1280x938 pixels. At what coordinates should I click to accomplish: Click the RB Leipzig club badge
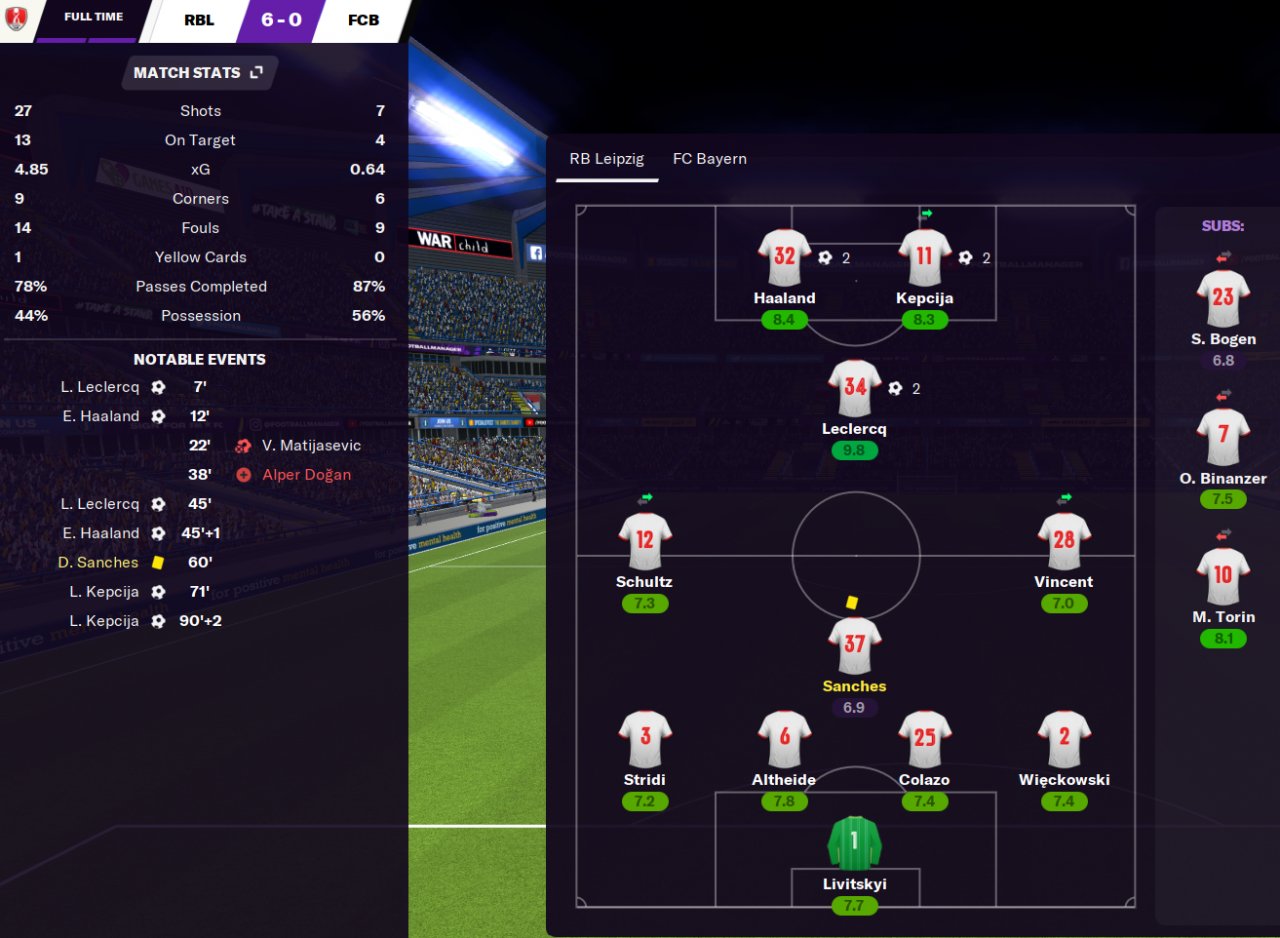(x=16, y=19)
